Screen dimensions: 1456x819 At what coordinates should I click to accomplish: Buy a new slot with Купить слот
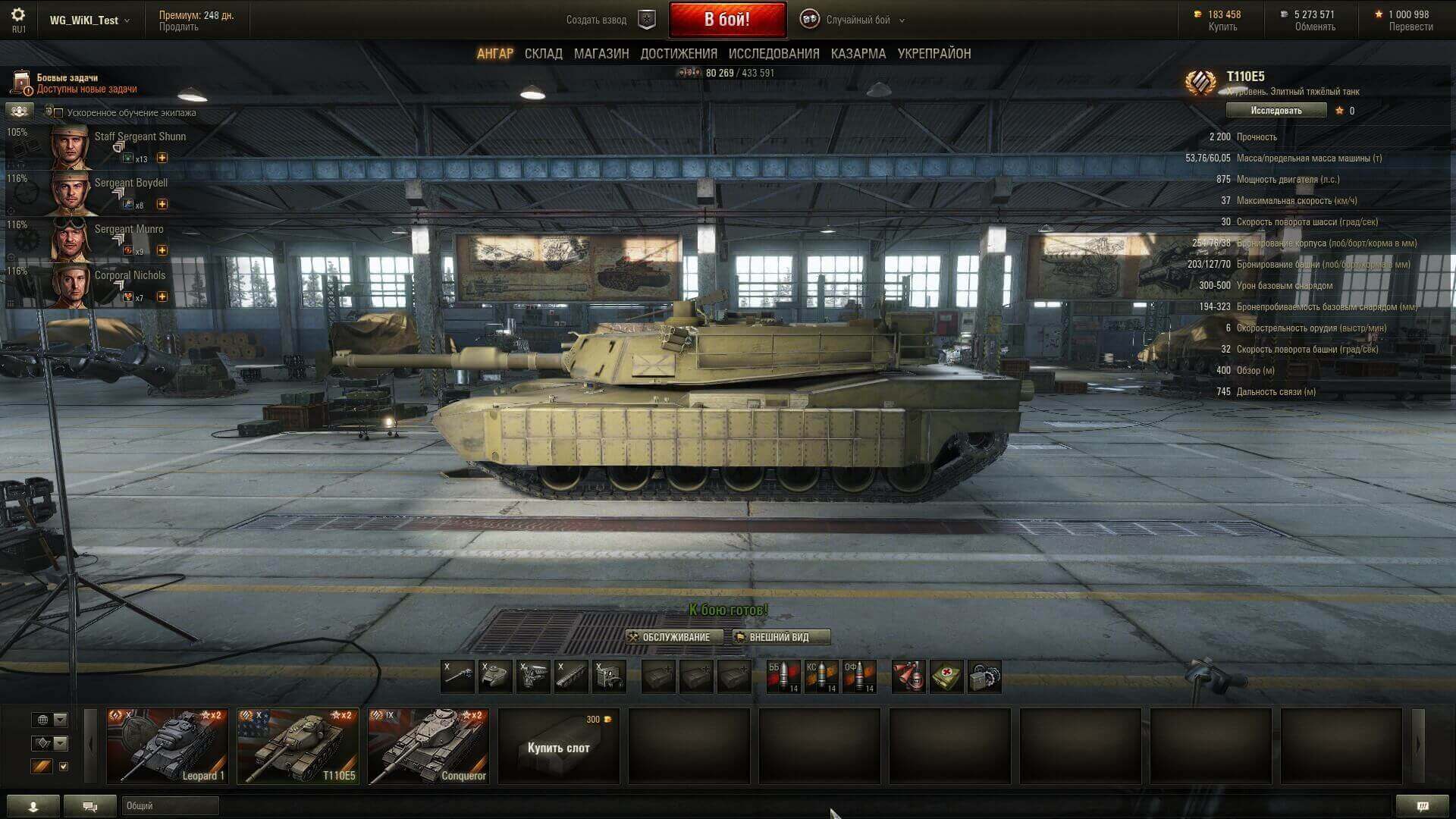[559, 747]
